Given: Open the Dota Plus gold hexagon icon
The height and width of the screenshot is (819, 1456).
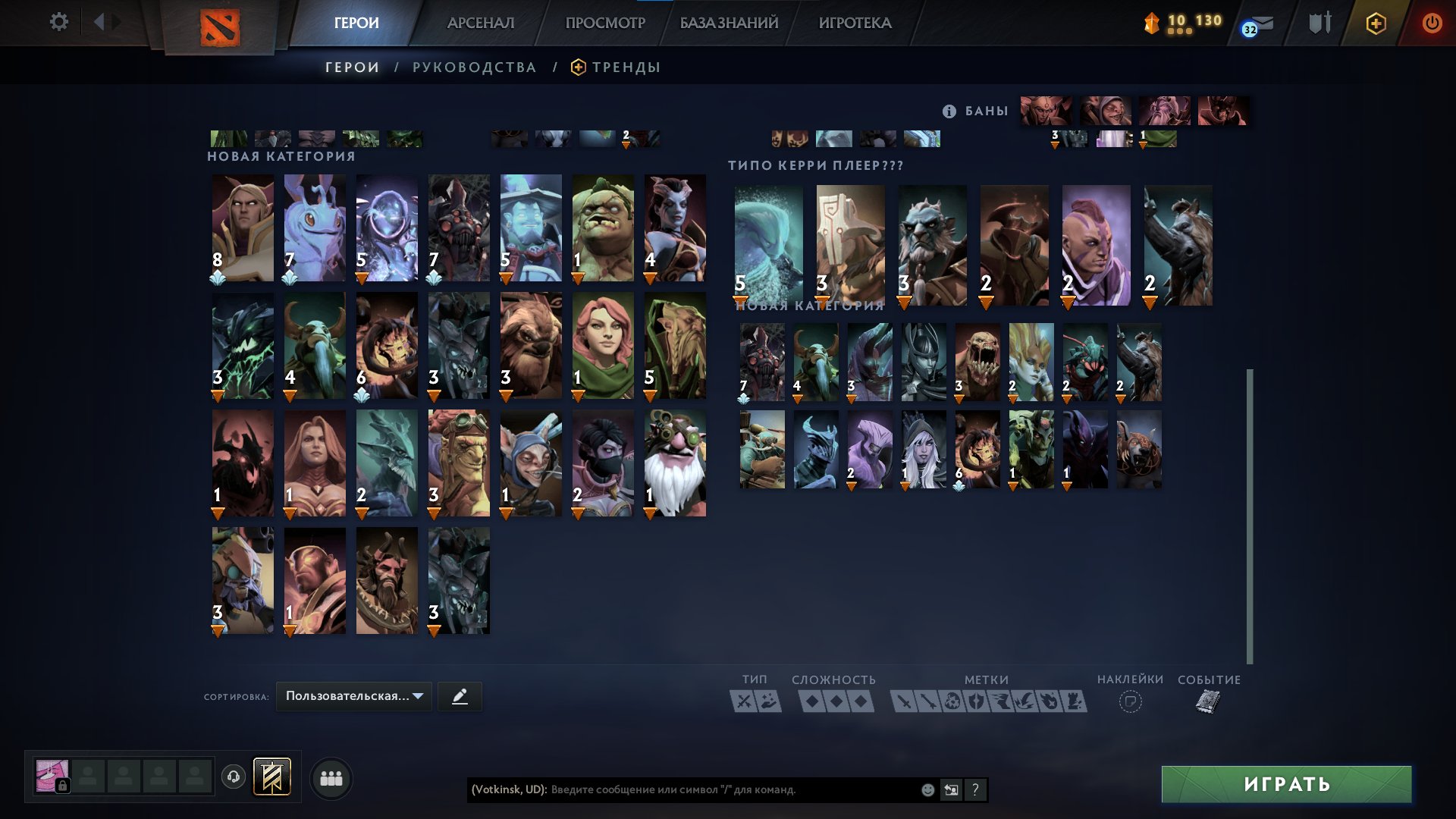Looking at the screenshot, I should point(1376,23).
